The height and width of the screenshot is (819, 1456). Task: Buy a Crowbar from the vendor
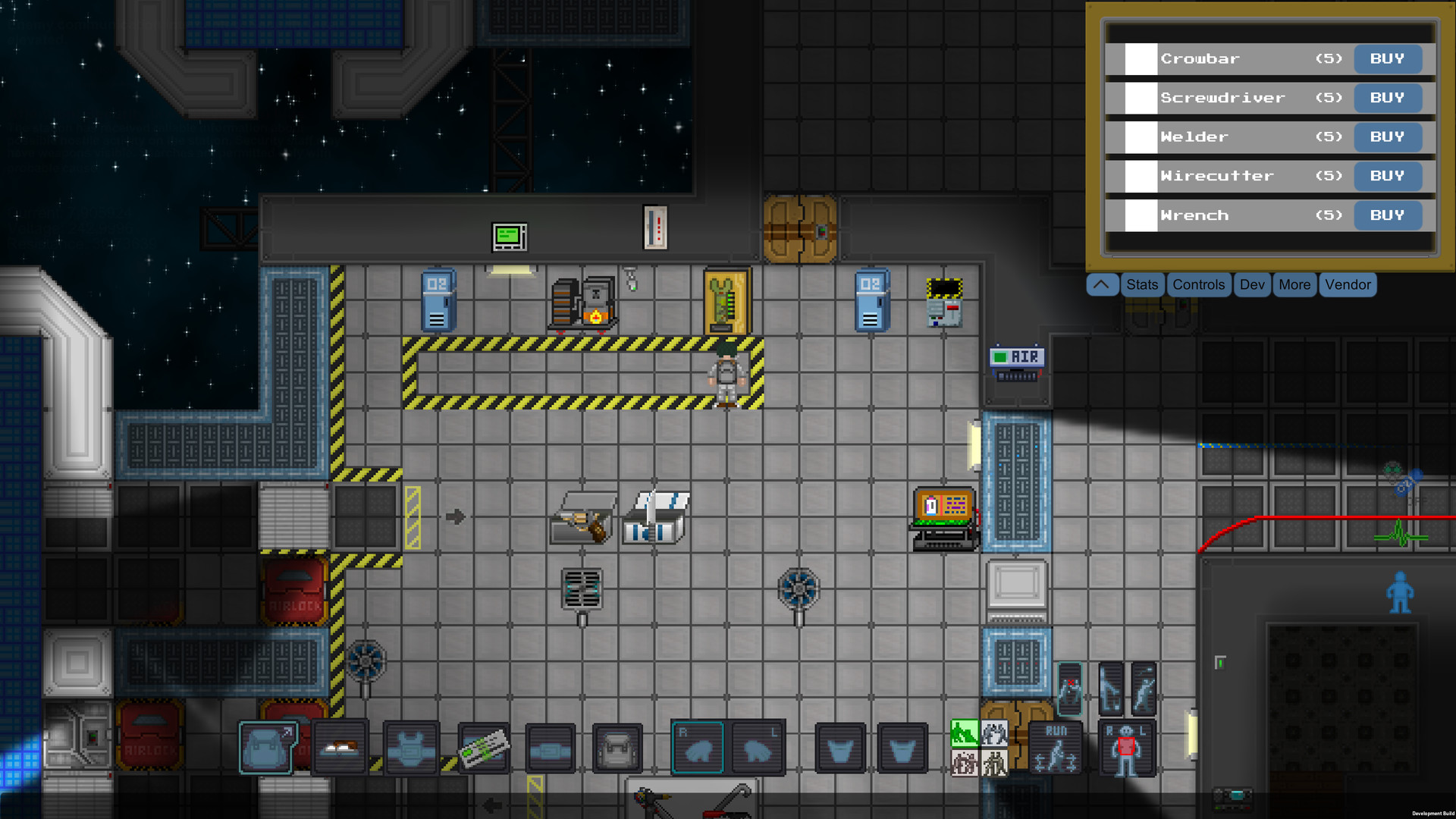(x=1388, y=58)
